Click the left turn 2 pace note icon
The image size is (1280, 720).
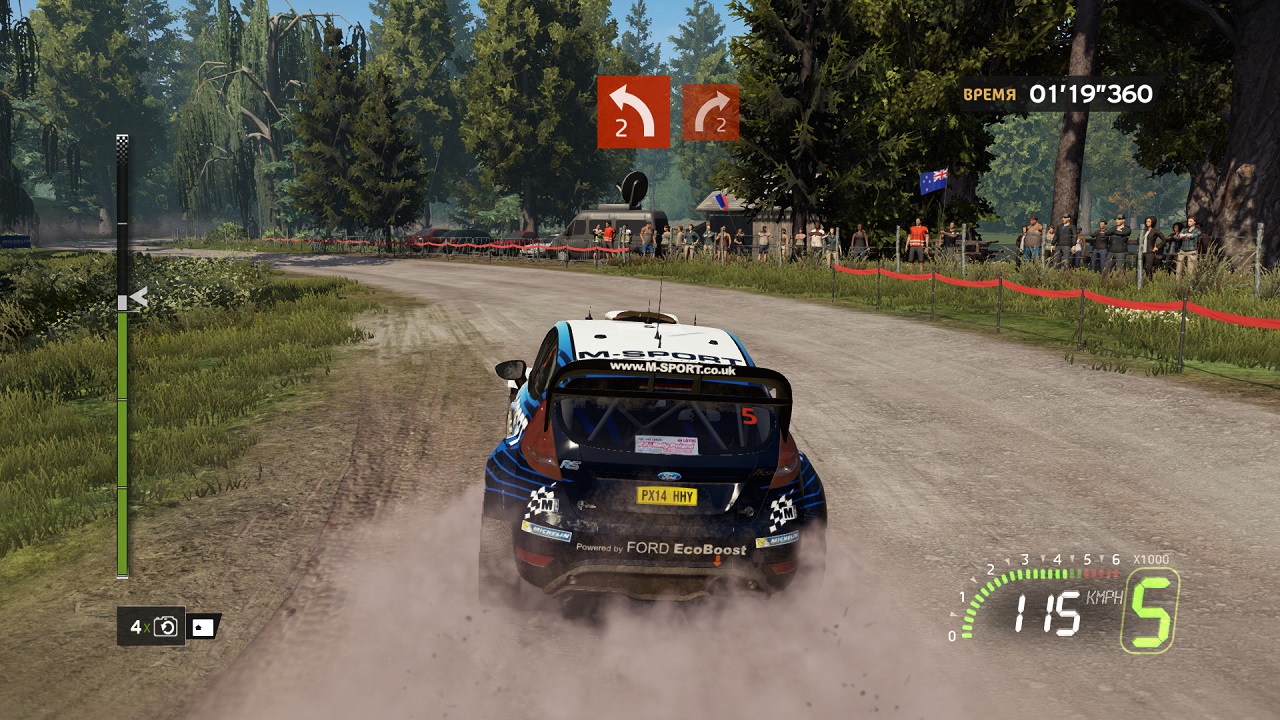pos(633,112)
